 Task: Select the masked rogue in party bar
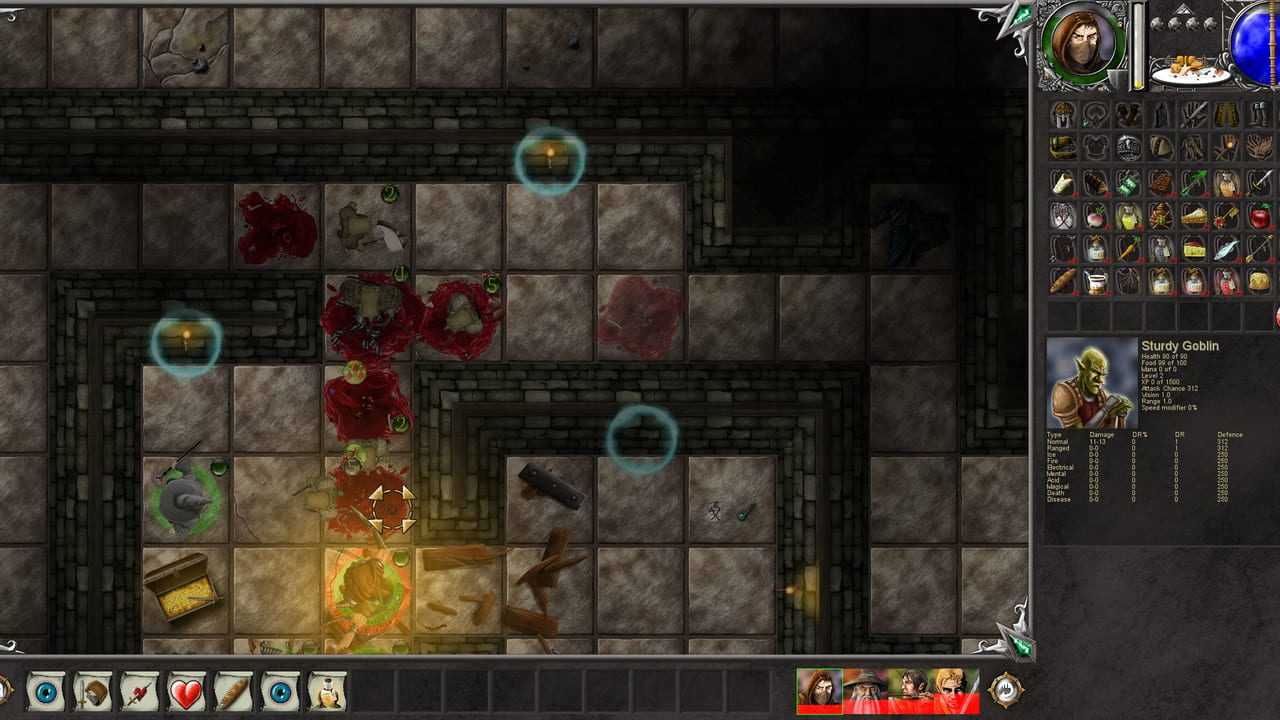pyautogui.click(x=819, y=691)
